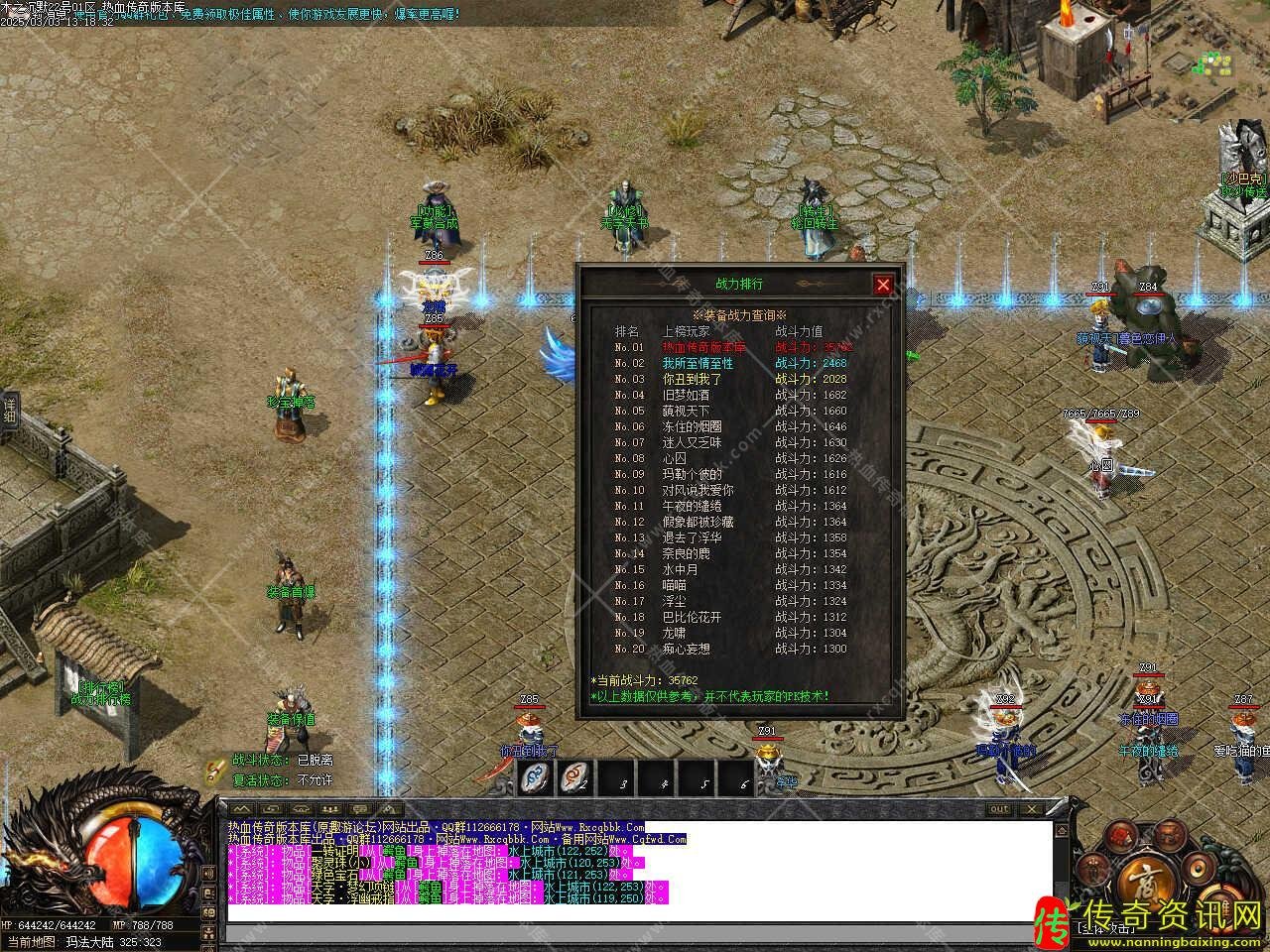This screenshot has width=1270, height=952.
Task: Click the 'out' button on chat bar
Action: (998, 809)
